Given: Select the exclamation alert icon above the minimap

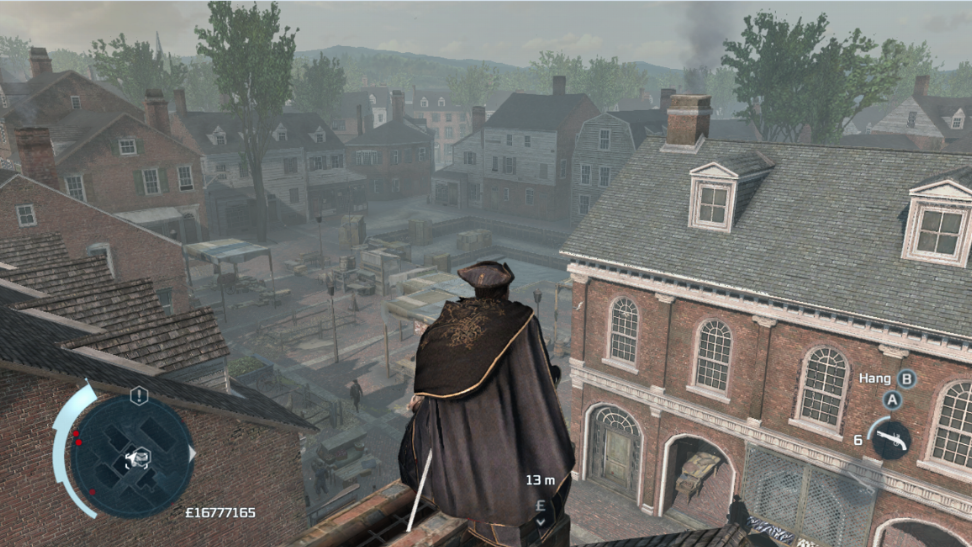Looking at the screenshot, I should click(139, 395).
